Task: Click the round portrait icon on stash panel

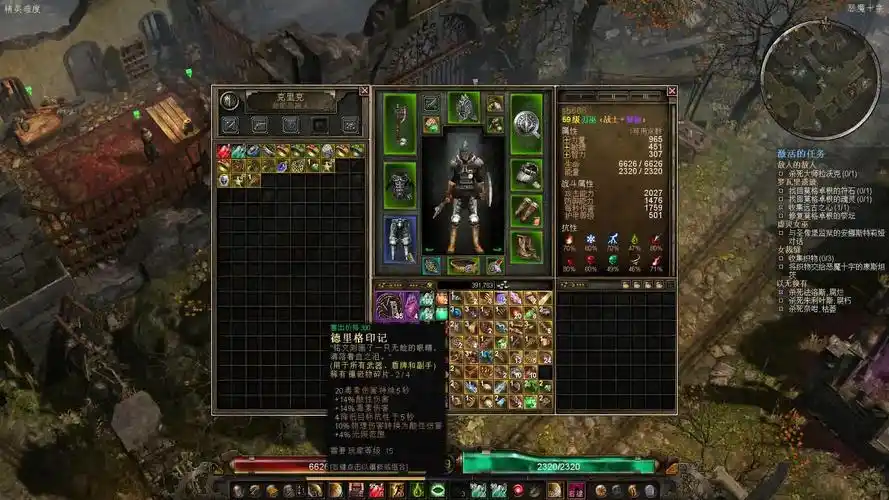Action: point(229,100)
